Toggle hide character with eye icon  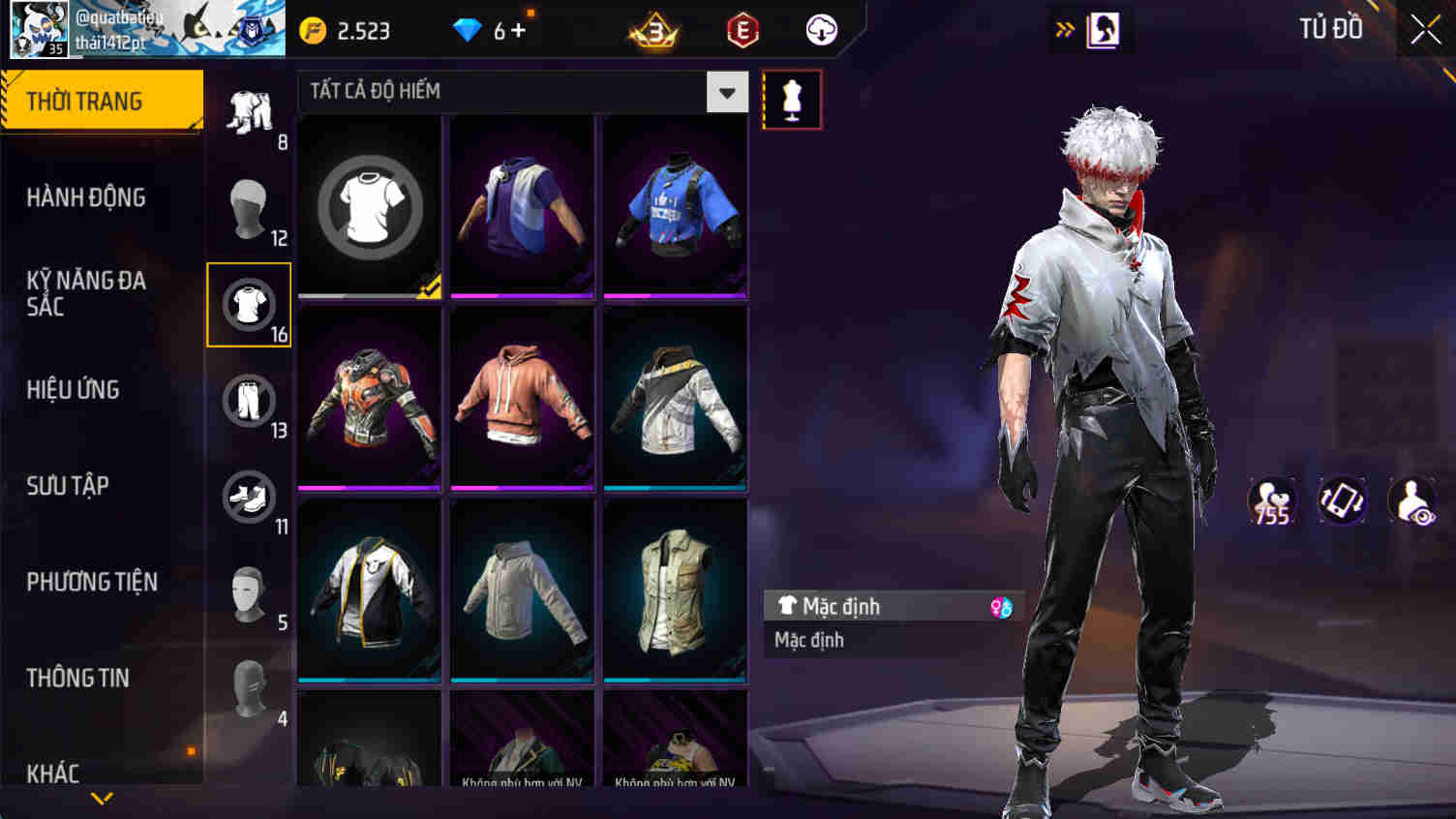point(1412,500)
